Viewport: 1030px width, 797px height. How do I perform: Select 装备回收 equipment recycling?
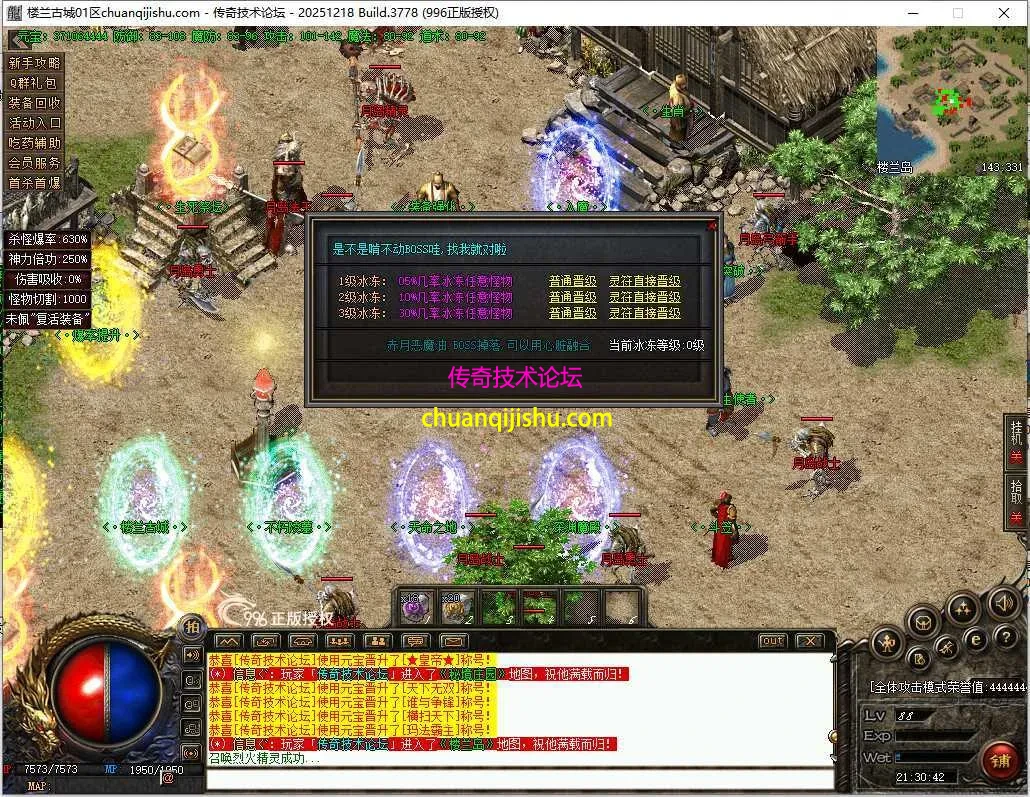tap(34, 103)
